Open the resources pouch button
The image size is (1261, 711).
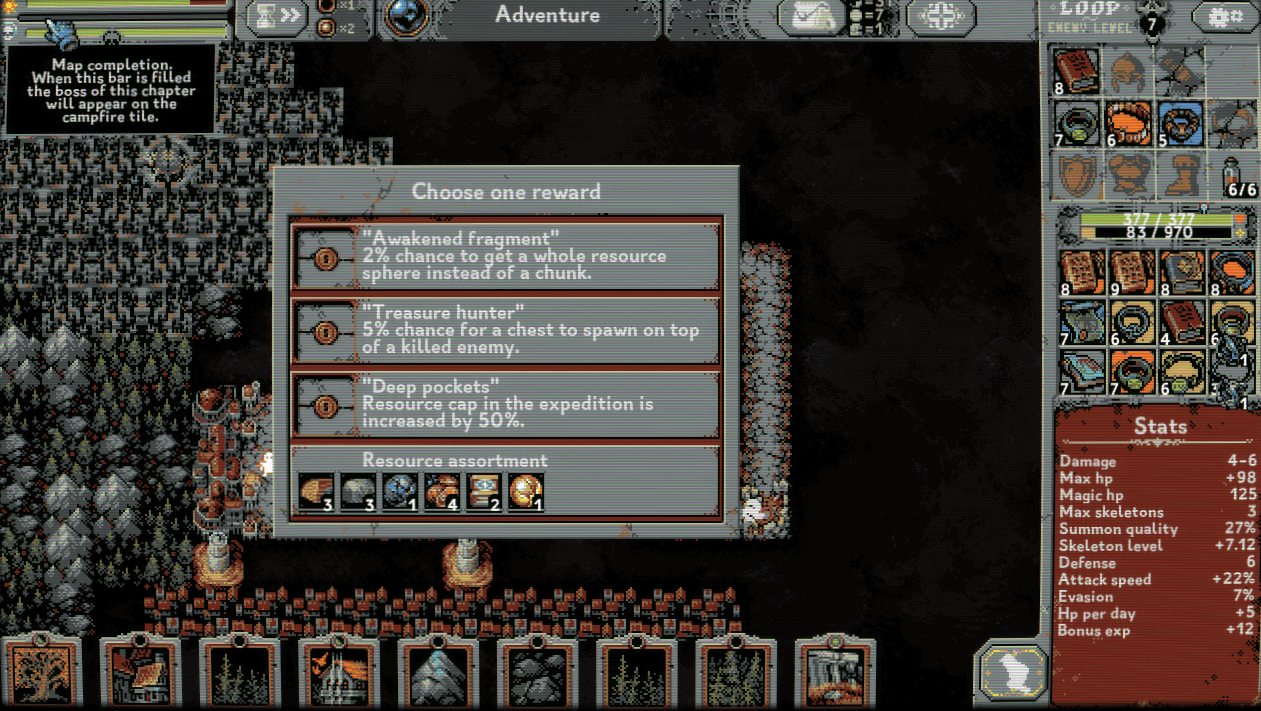(811, 17)
